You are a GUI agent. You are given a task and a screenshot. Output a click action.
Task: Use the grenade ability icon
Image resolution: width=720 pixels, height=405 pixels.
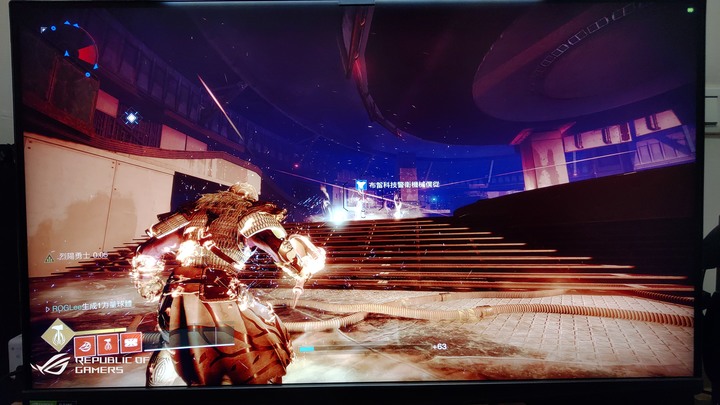tap(84, 343)
